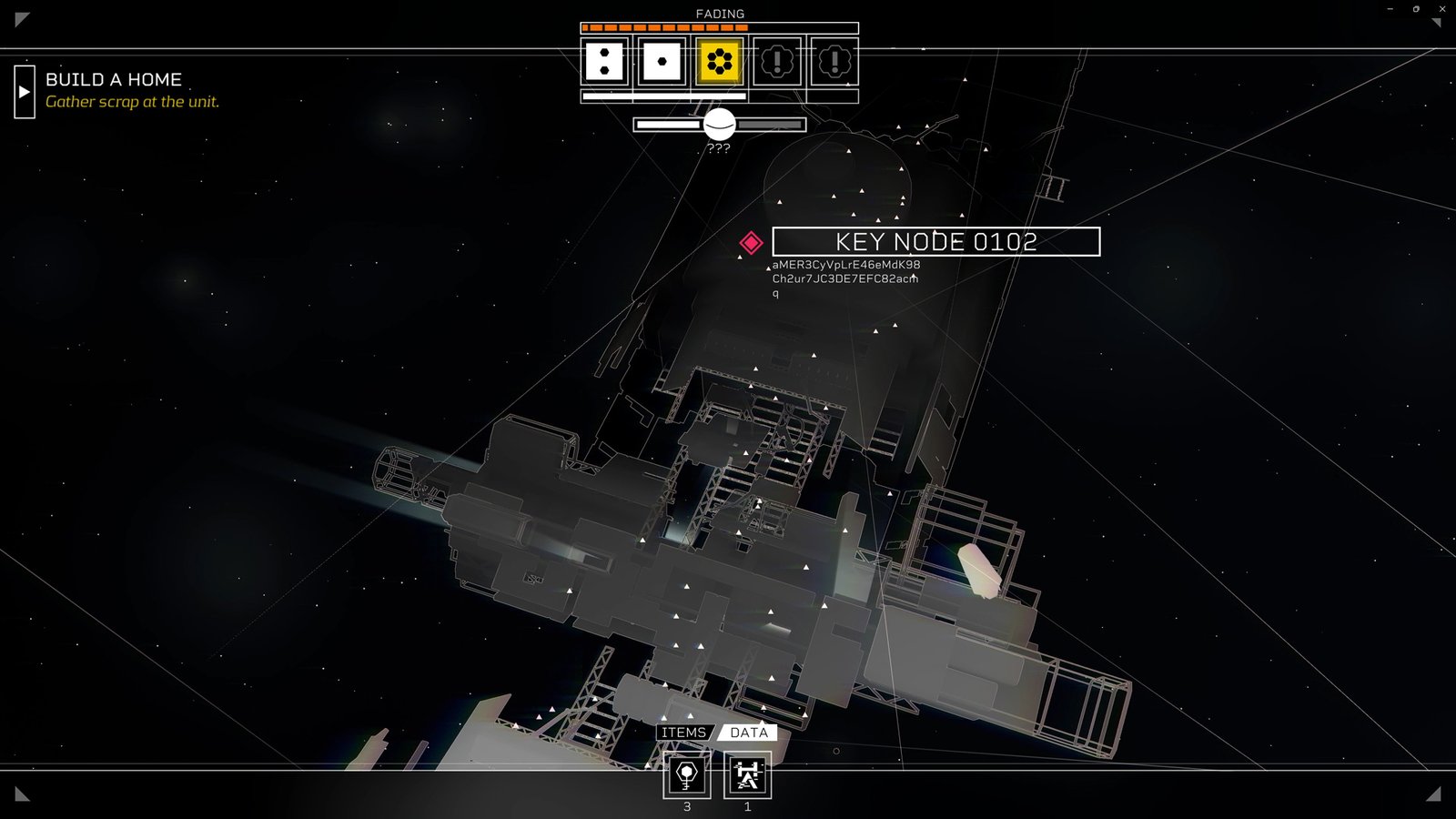The image size is (1456, 819).
Task: Select the hexagon key data slot
Action: (686, 775)
